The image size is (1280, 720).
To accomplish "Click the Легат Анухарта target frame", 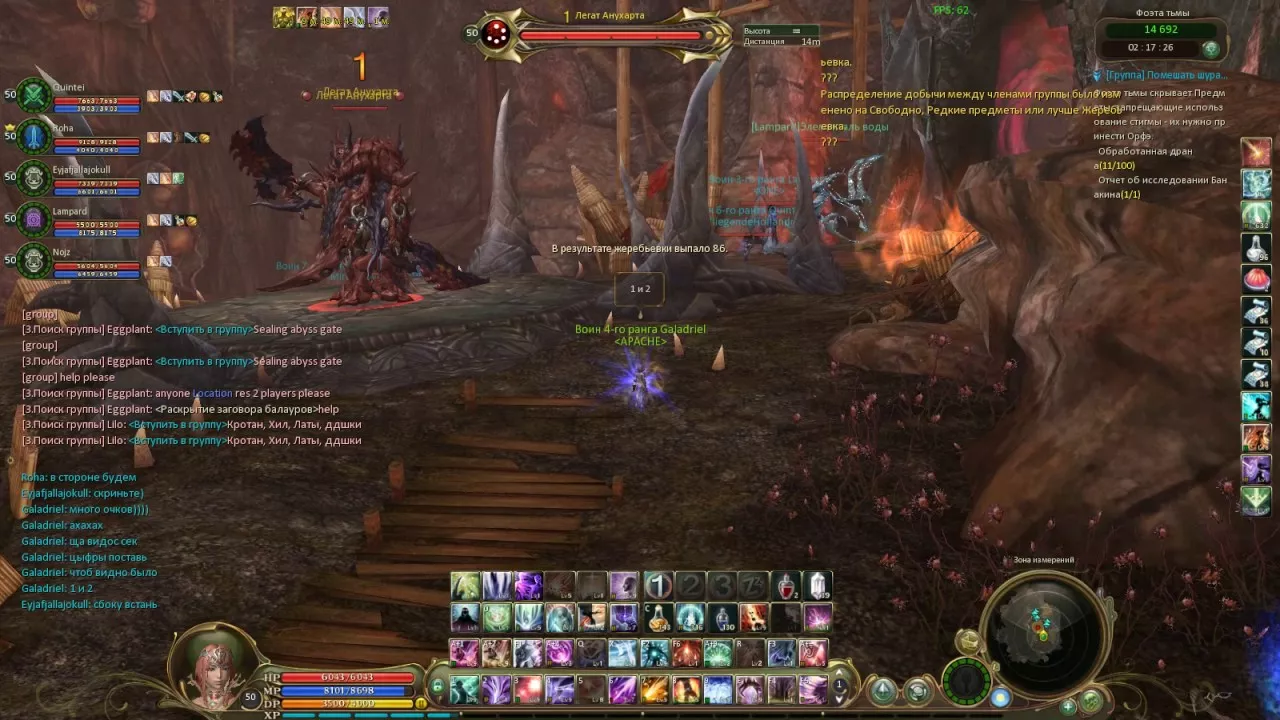I will coord(610,34).
